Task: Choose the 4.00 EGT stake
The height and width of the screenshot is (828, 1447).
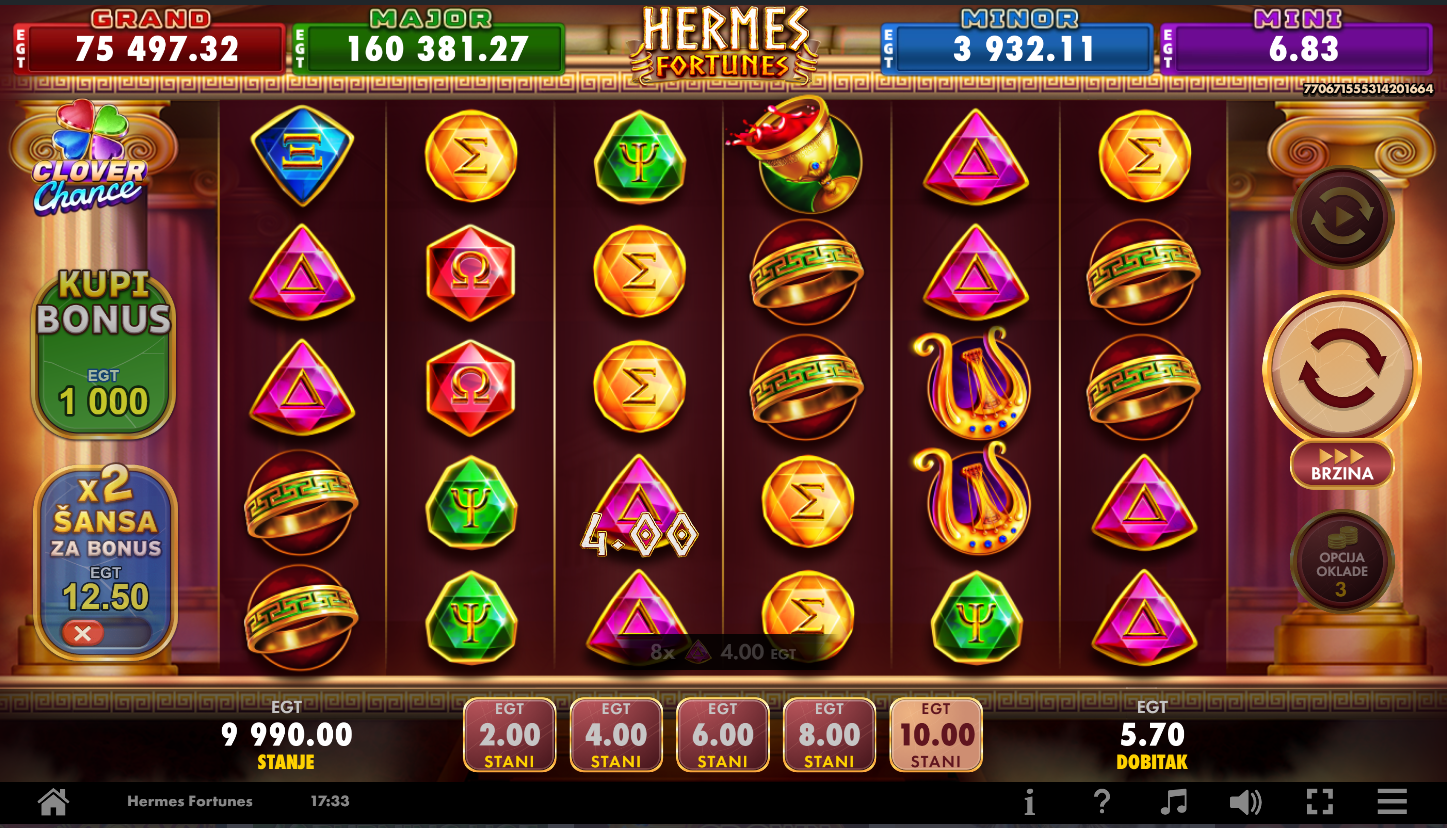Action: 616,735
